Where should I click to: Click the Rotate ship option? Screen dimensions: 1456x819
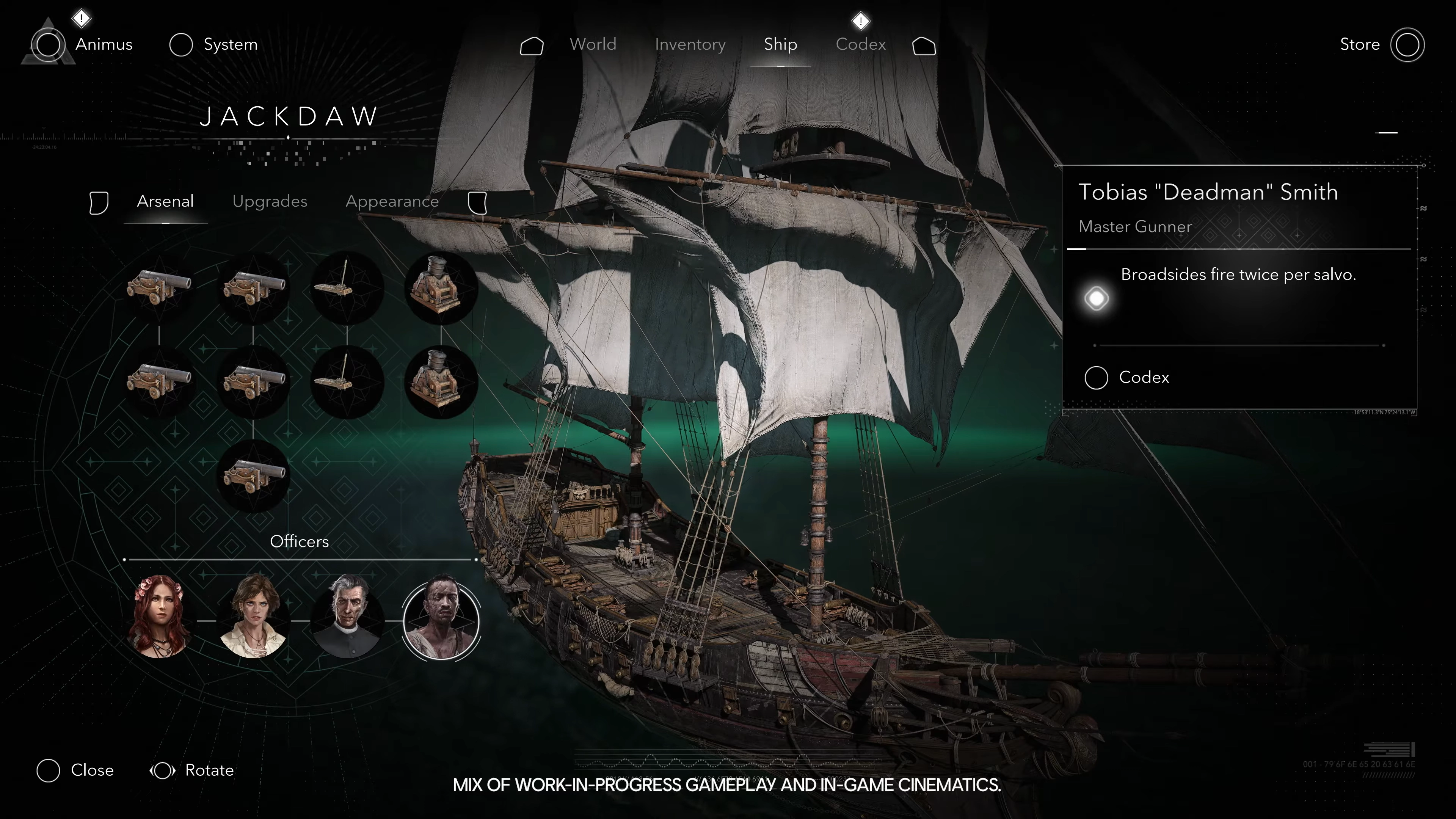pyautogui.click(x=209, y=770)
